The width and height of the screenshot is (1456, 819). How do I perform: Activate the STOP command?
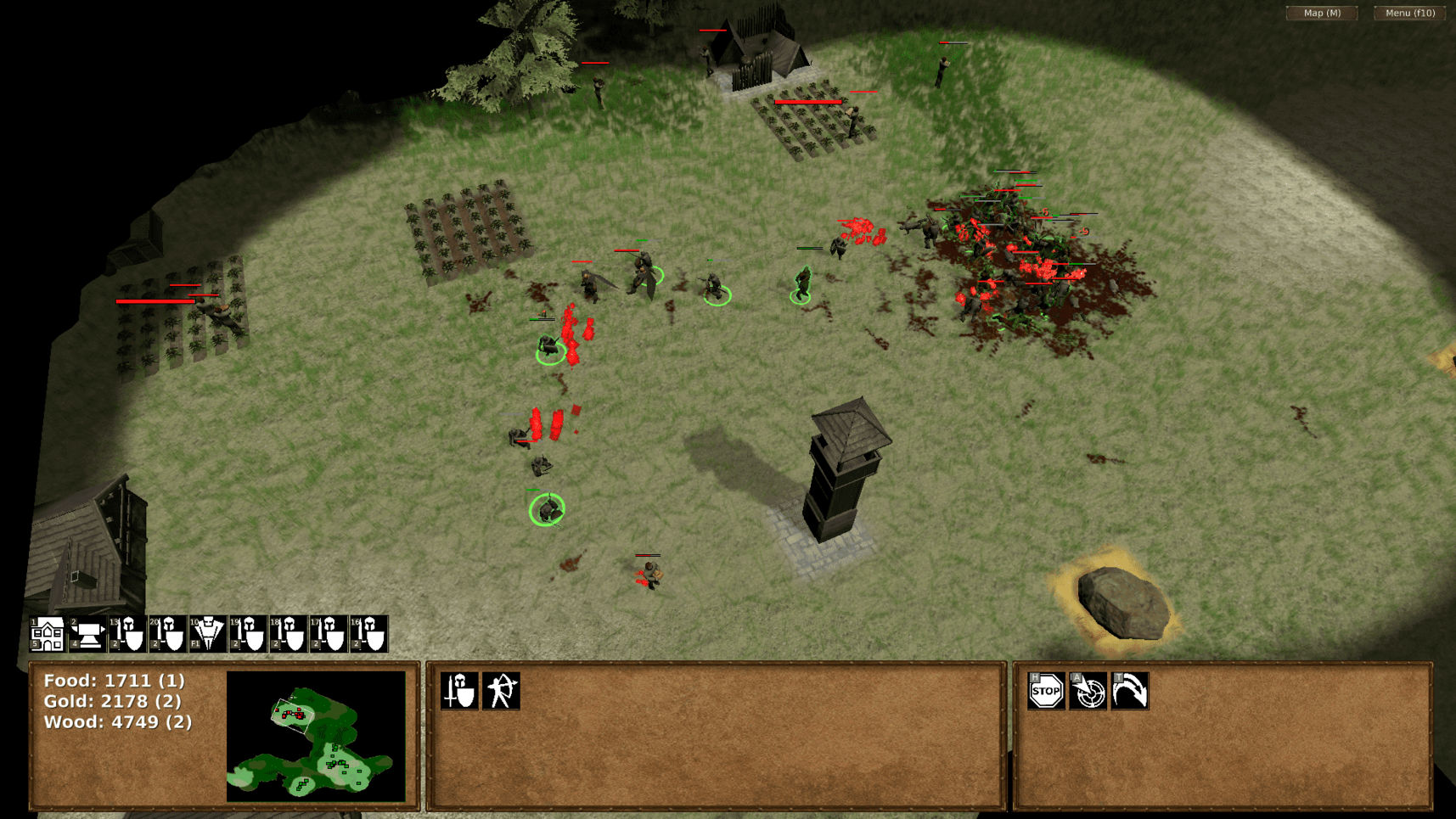point(1046,691)
